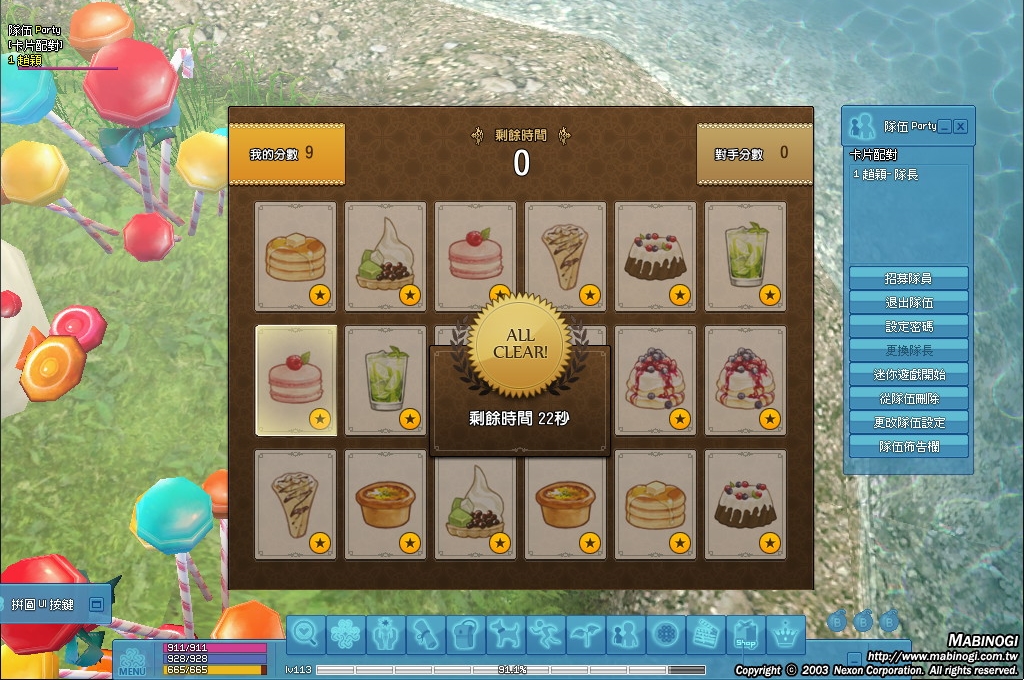Start minigame via 迷你遊戲開始 button
The height and width of the screenshot is (680, 1024).
[908, 374]
